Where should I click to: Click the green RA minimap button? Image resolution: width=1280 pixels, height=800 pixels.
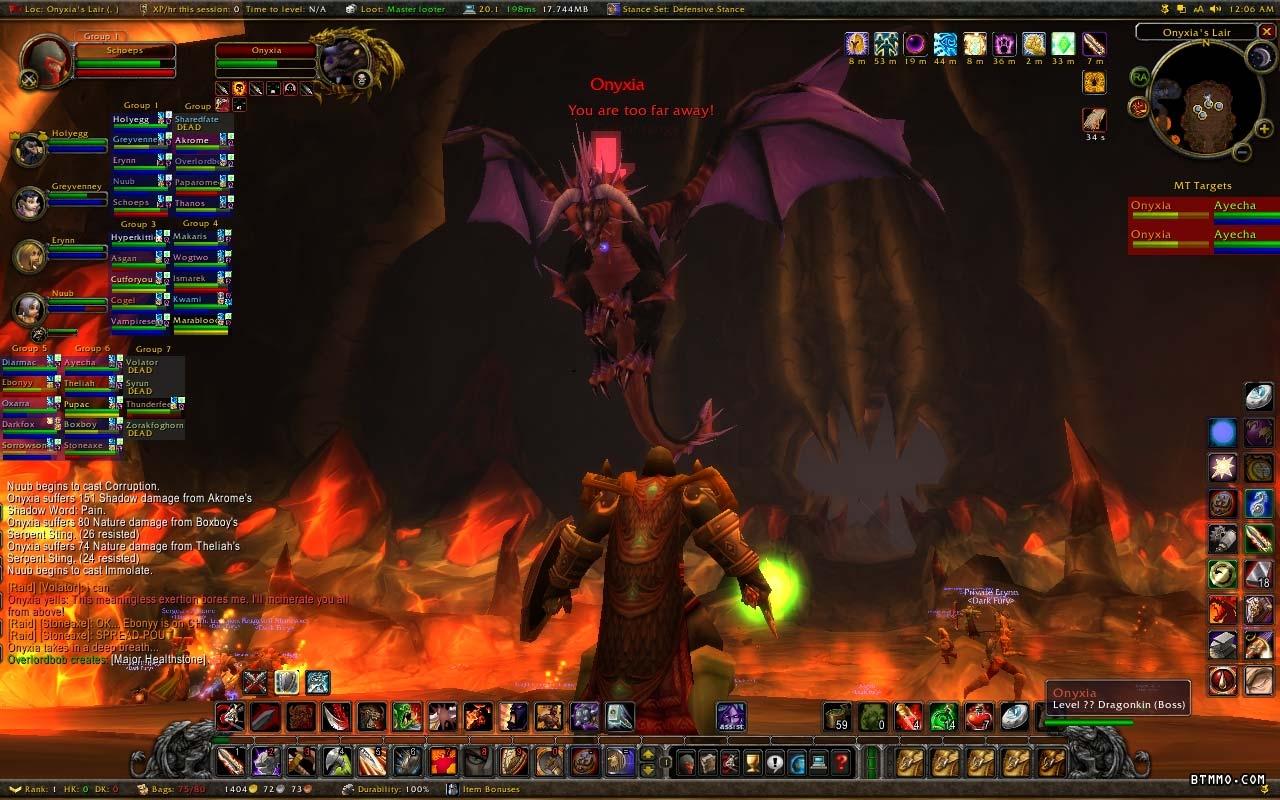click(x=1139, y=76)
